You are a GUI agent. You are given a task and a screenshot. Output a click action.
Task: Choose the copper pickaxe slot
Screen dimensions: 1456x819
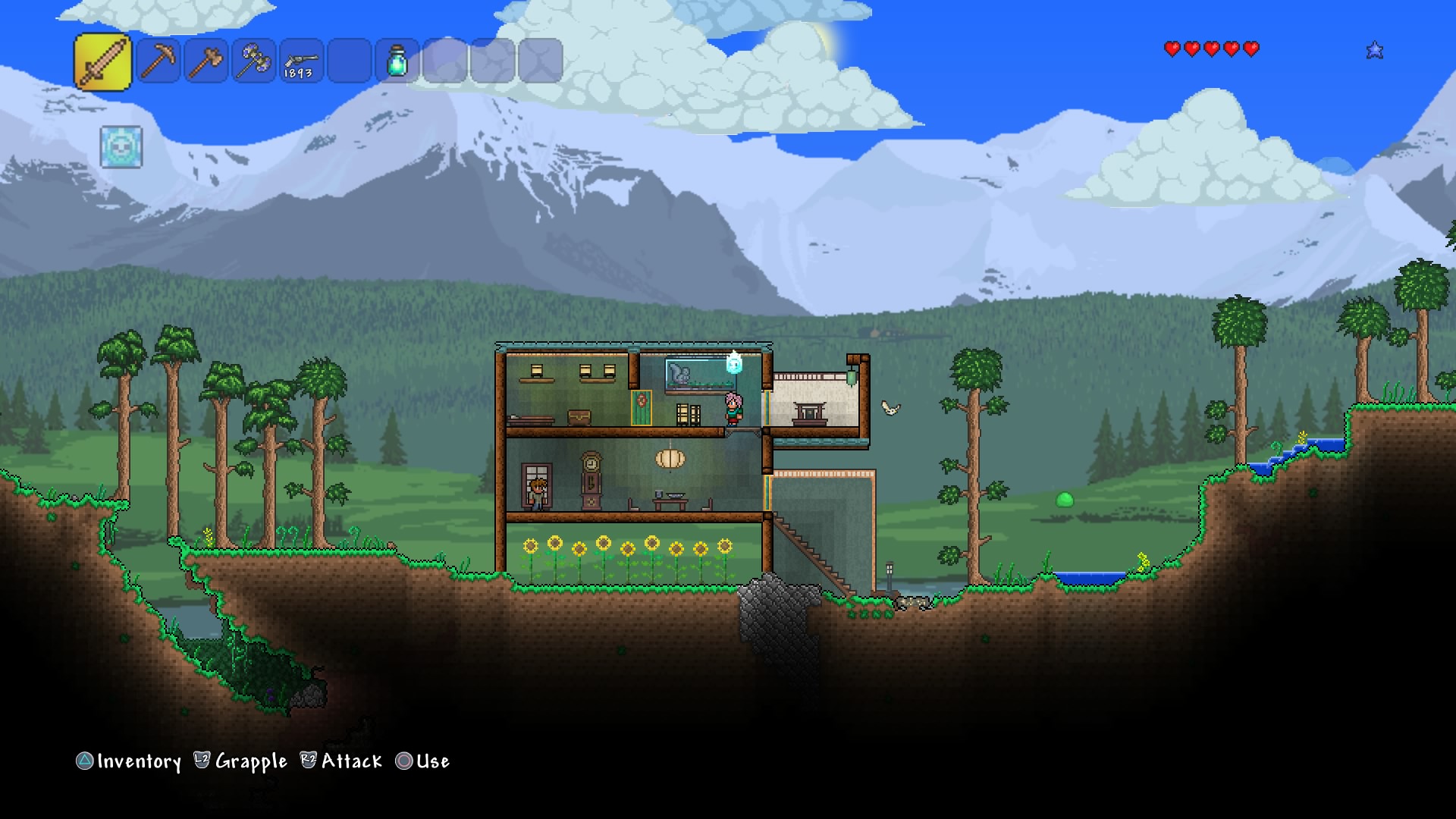[158, 61]
